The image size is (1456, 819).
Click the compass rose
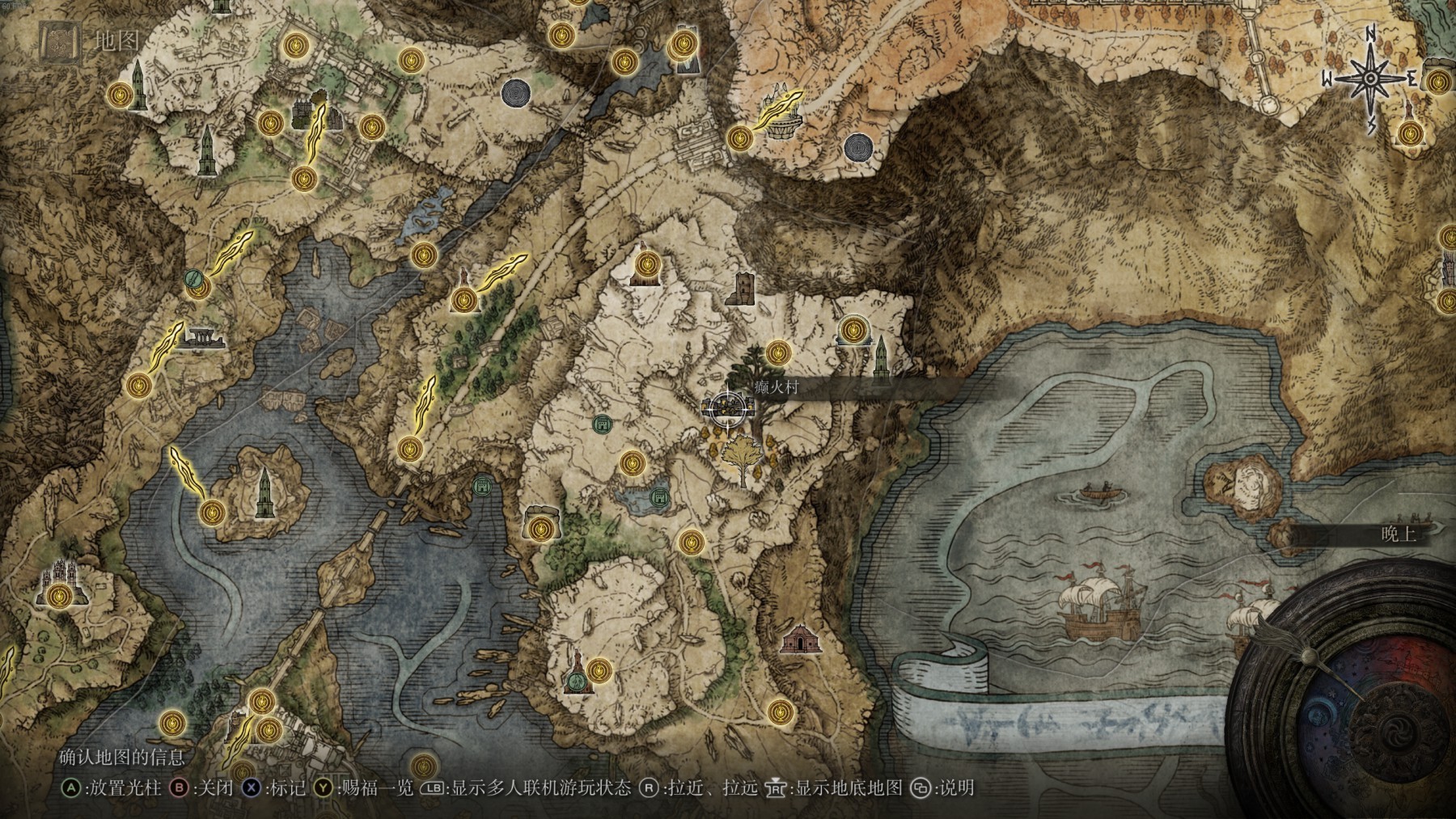coord(1372,78)
